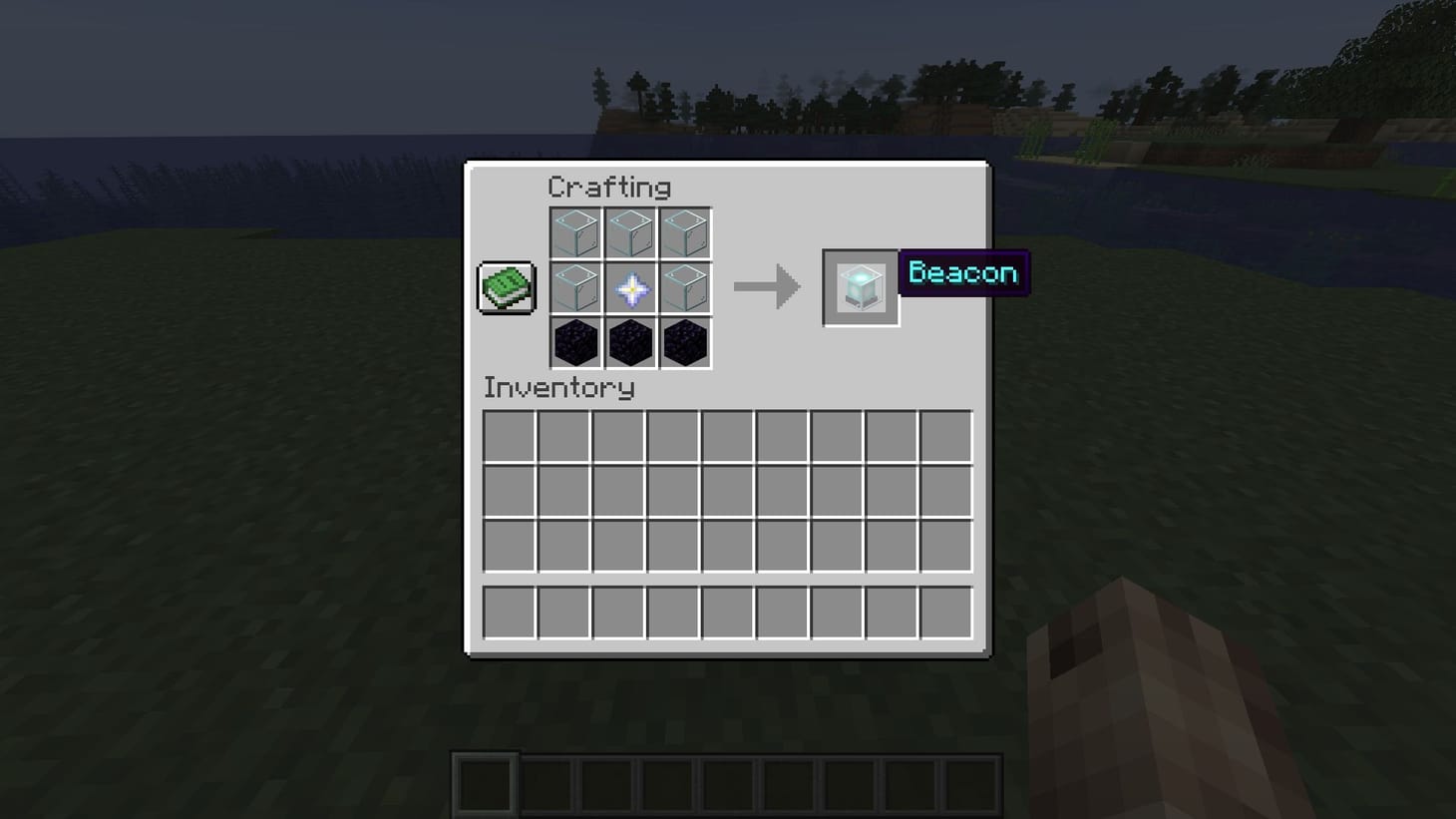The height and width of the screenshot is (819, 1456).
Task: Click the Beacon tooltip label
Action: tap(962, 272)
